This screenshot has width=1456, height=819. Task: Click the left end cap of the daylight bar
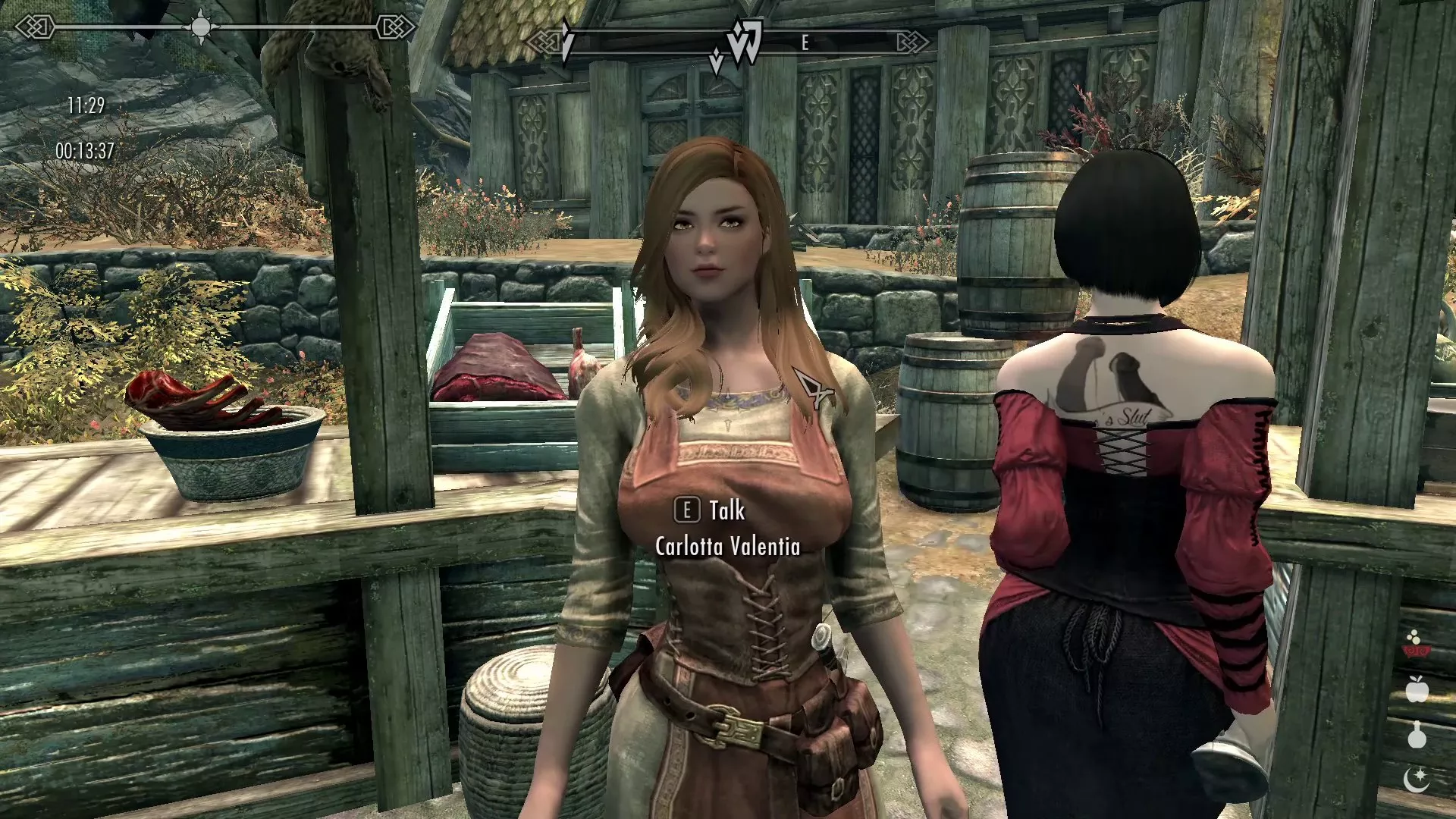click(x=34, y=27)
